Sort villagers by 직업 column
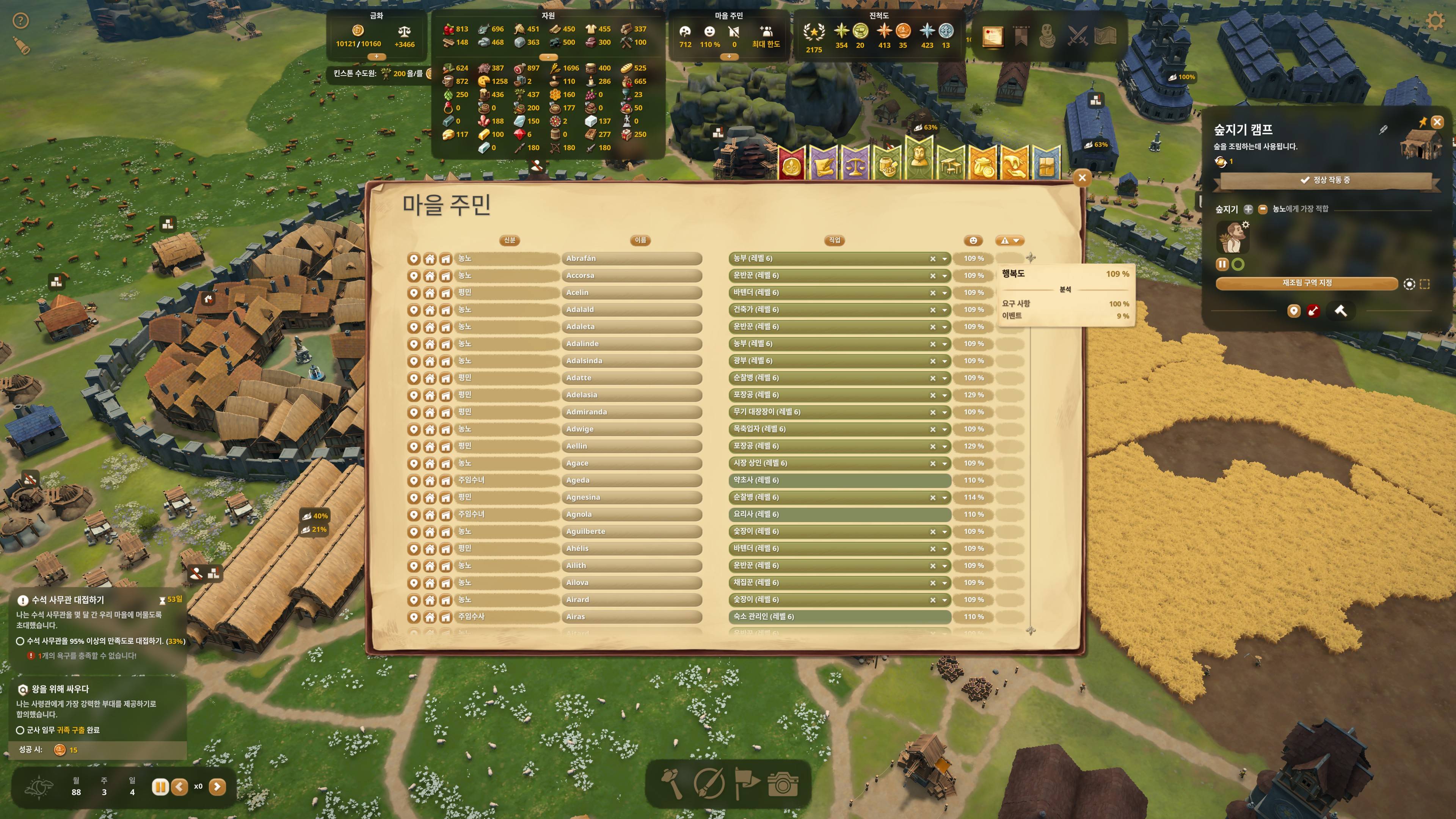The height and width of the screenshot is (819, 1456). (x=834, y=240)
